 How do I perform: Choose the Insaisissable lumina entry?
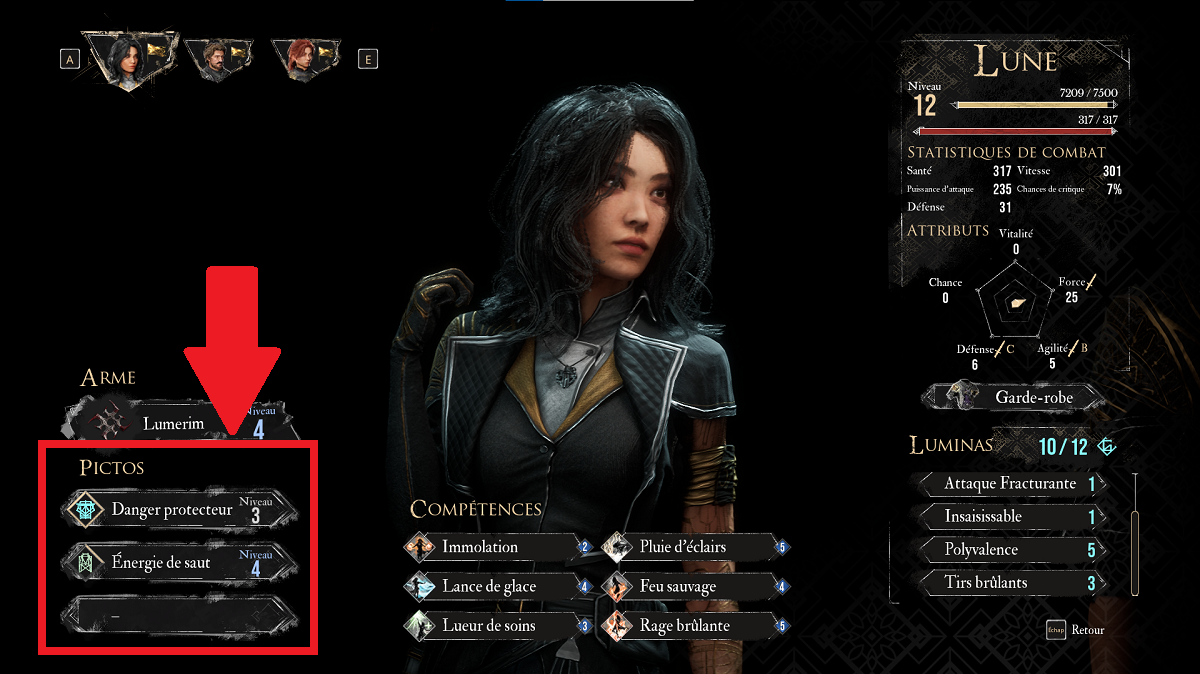[x=1010, y=517]
